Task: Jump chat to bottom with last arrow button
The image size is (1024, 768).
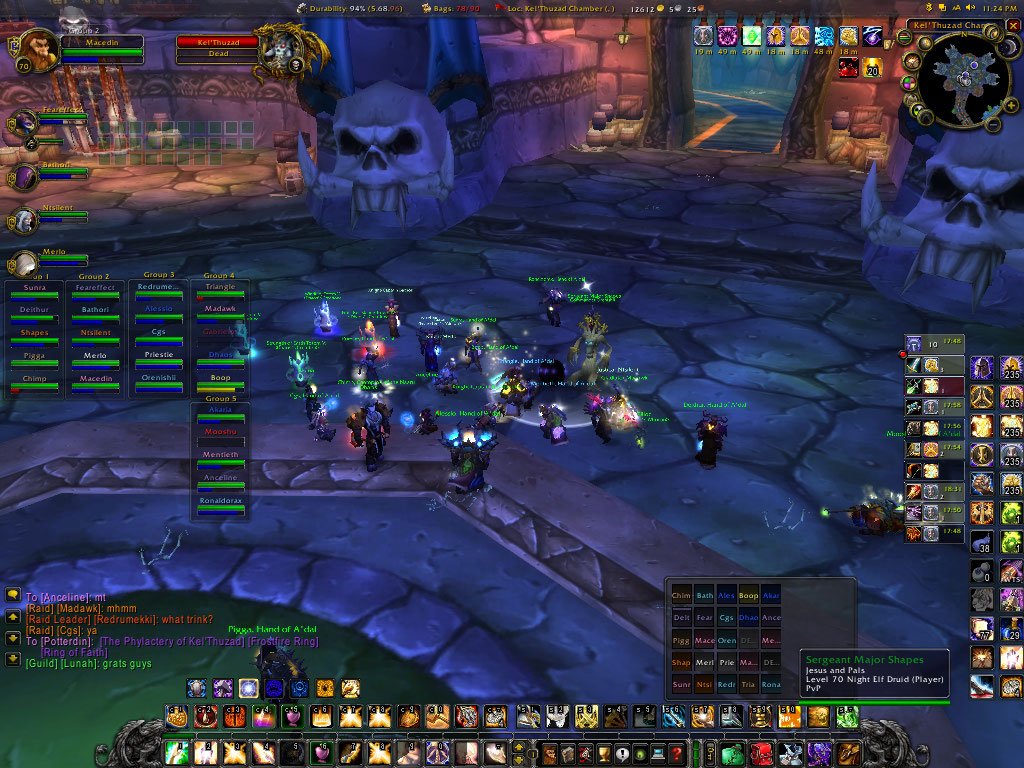Action: coord(14,659)
